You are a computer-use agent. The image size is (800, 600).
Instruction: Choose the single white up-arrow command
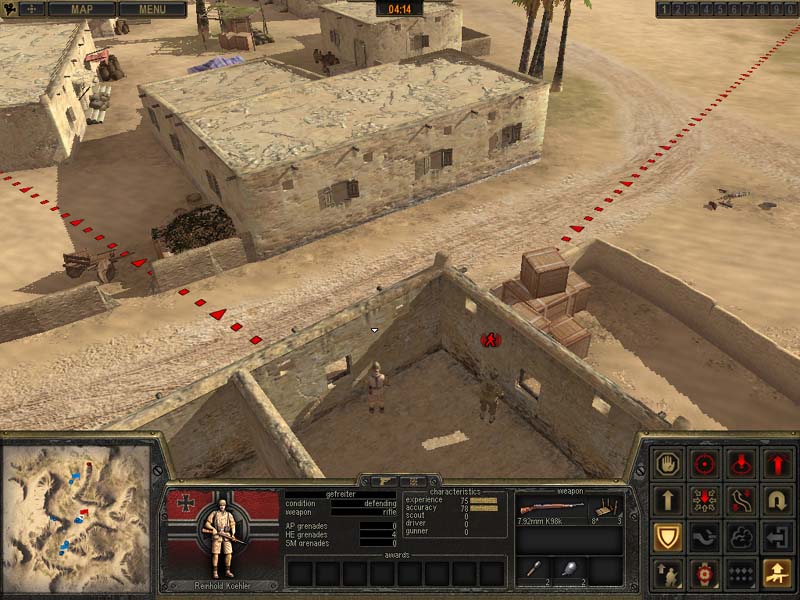point(669,500)
